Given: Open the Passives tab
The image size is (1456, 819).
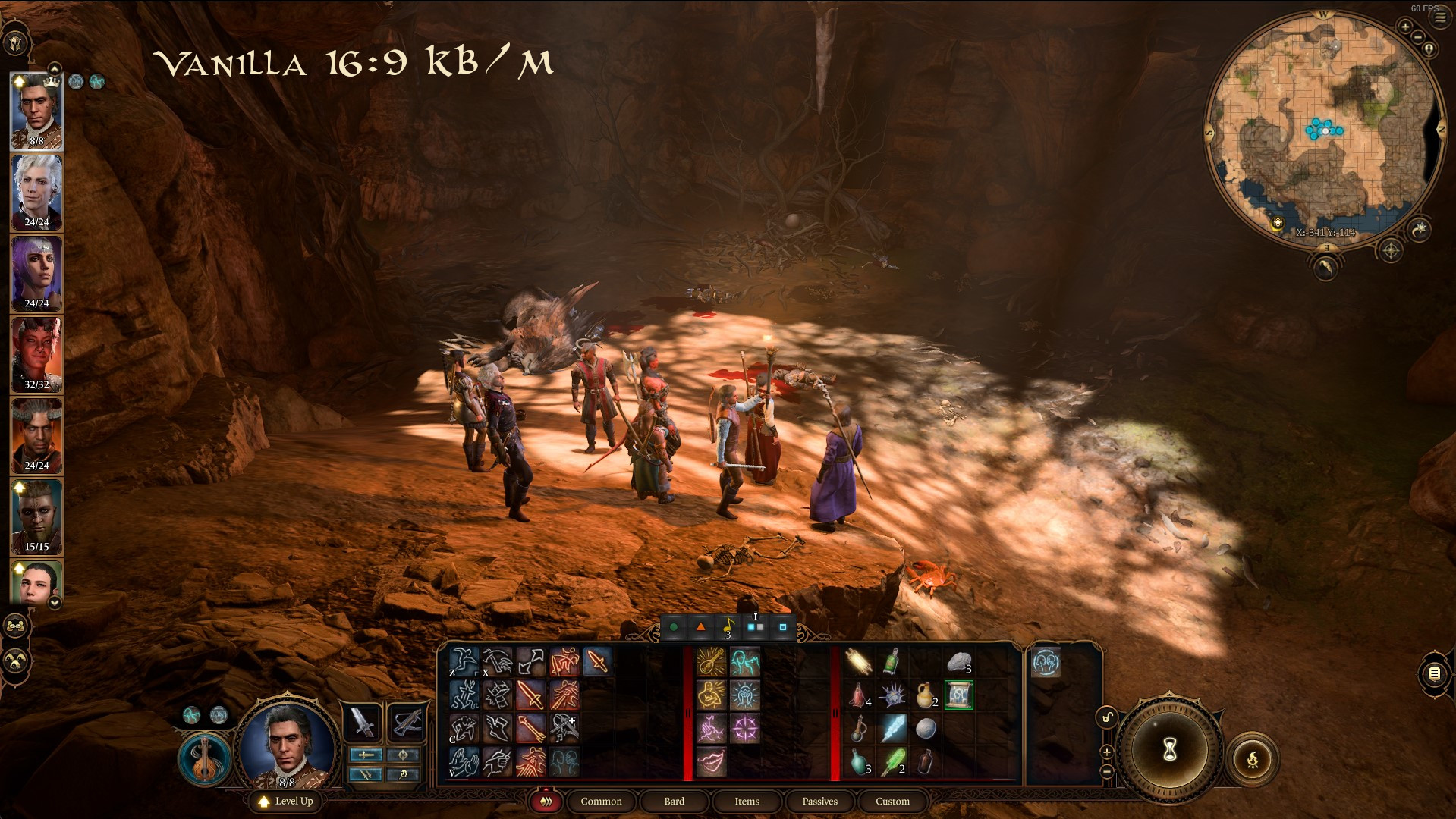Looking at the screenshot, I should [x=819, y=802].
